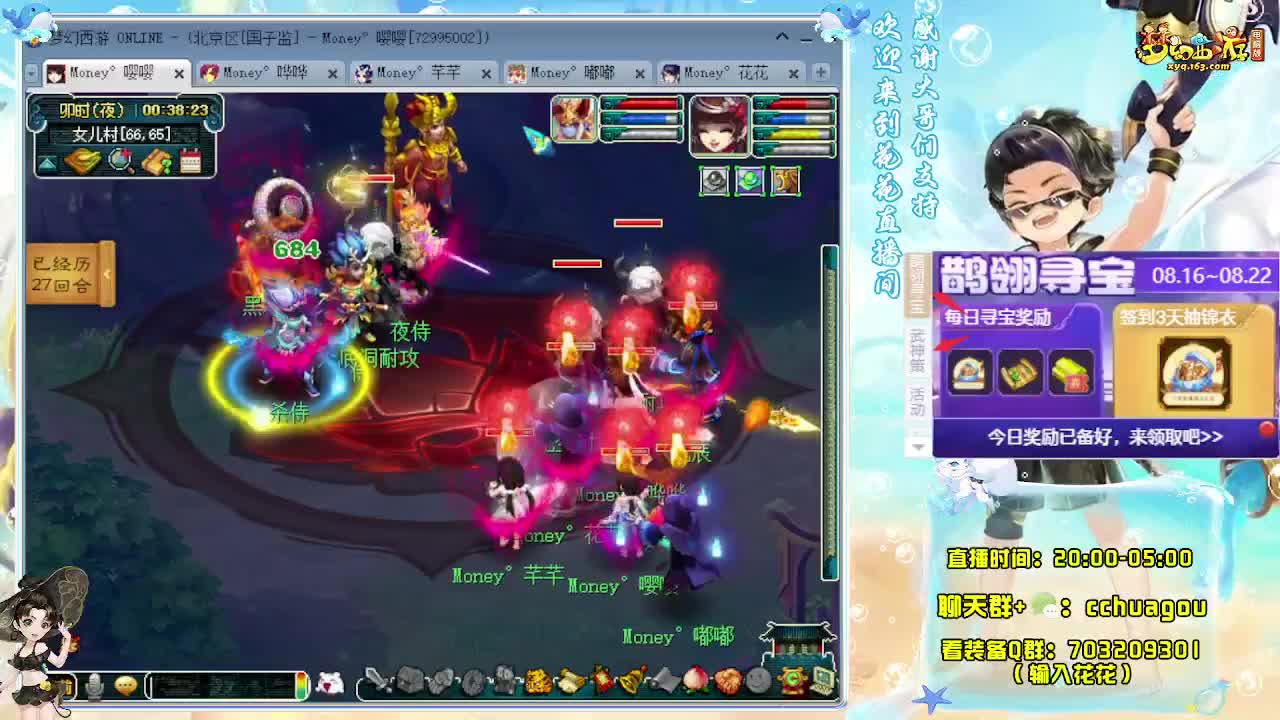Open the smiley face friends icon

click(x=756, y=682)
